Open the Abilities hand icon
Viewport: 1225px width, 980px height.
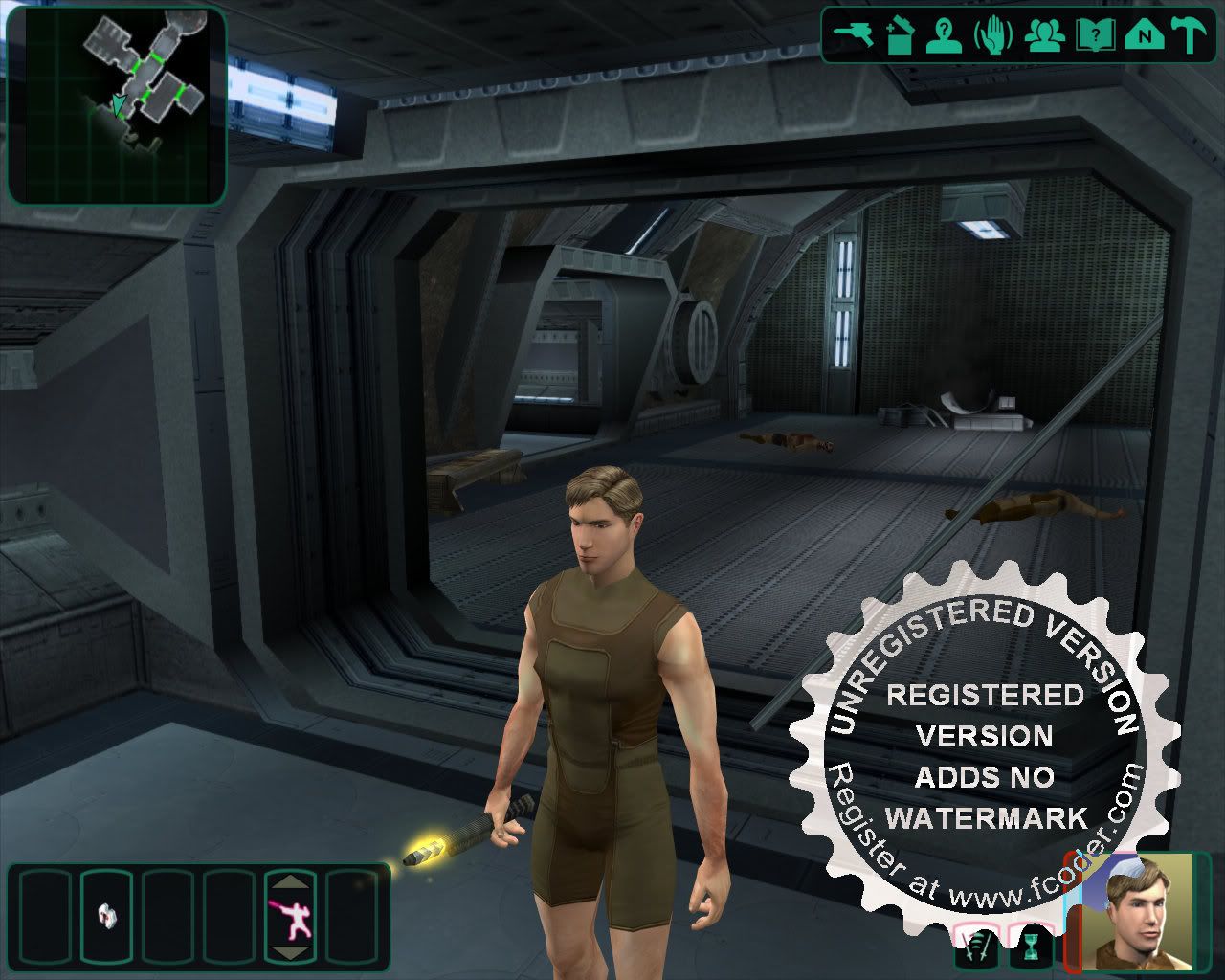pyautogui.click(x=992, y=35)
